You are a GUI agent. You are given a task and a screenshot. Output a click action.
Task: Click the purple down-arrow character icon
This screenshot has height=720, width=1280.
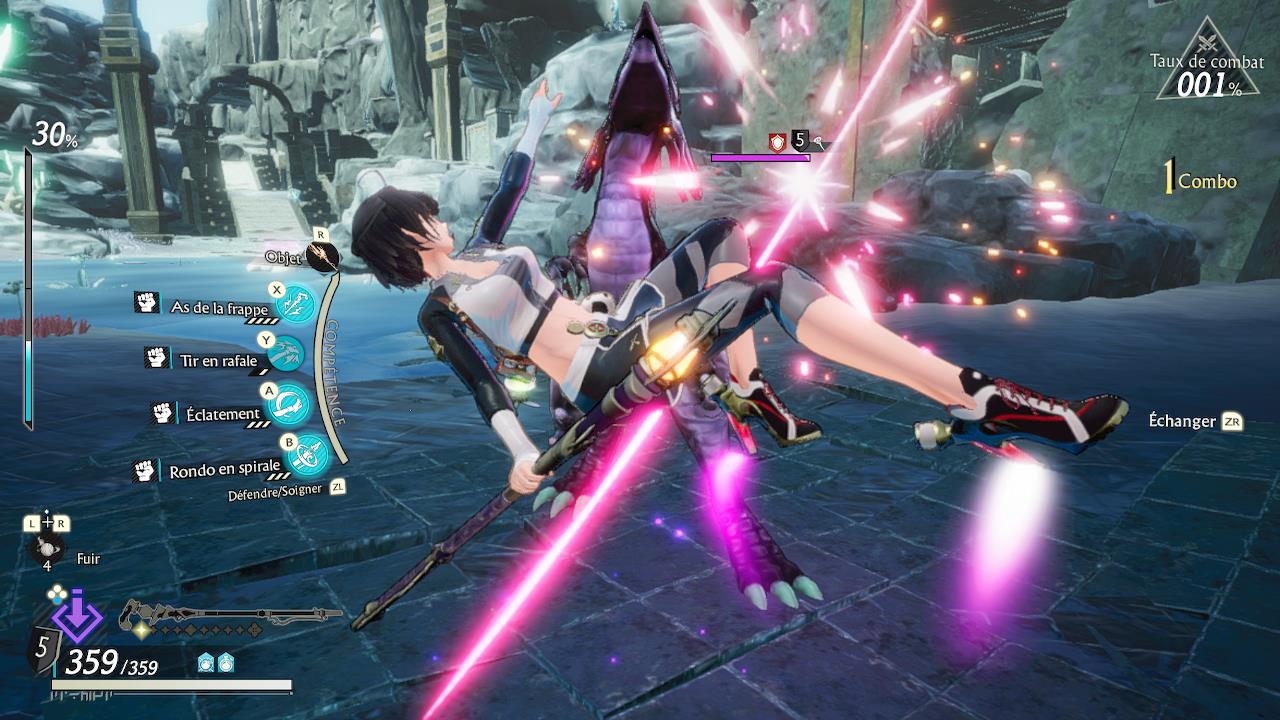coord(77,618)
